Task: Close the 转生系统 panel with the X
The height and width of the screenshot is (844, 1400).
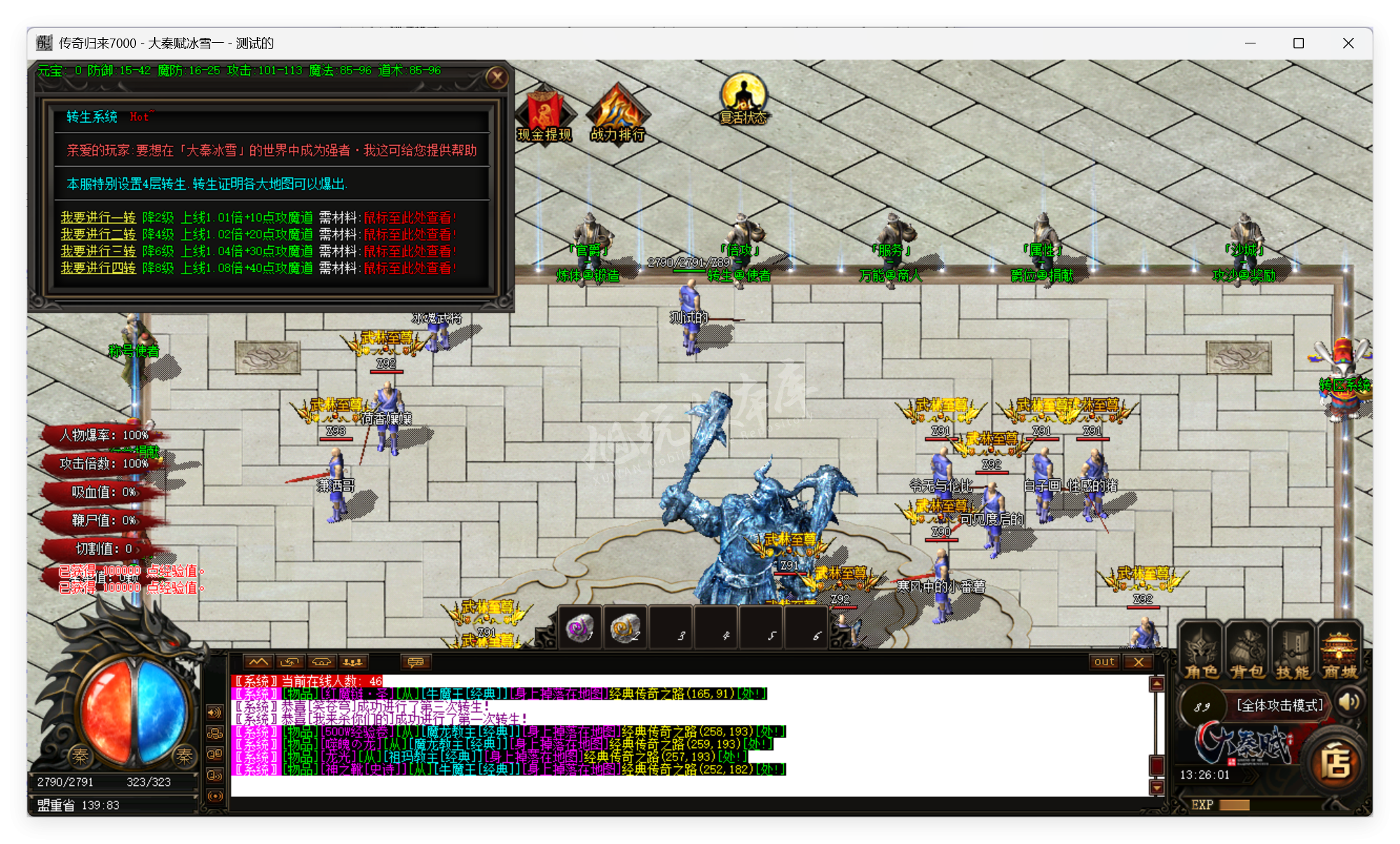Action: click(x=497, y=78)
